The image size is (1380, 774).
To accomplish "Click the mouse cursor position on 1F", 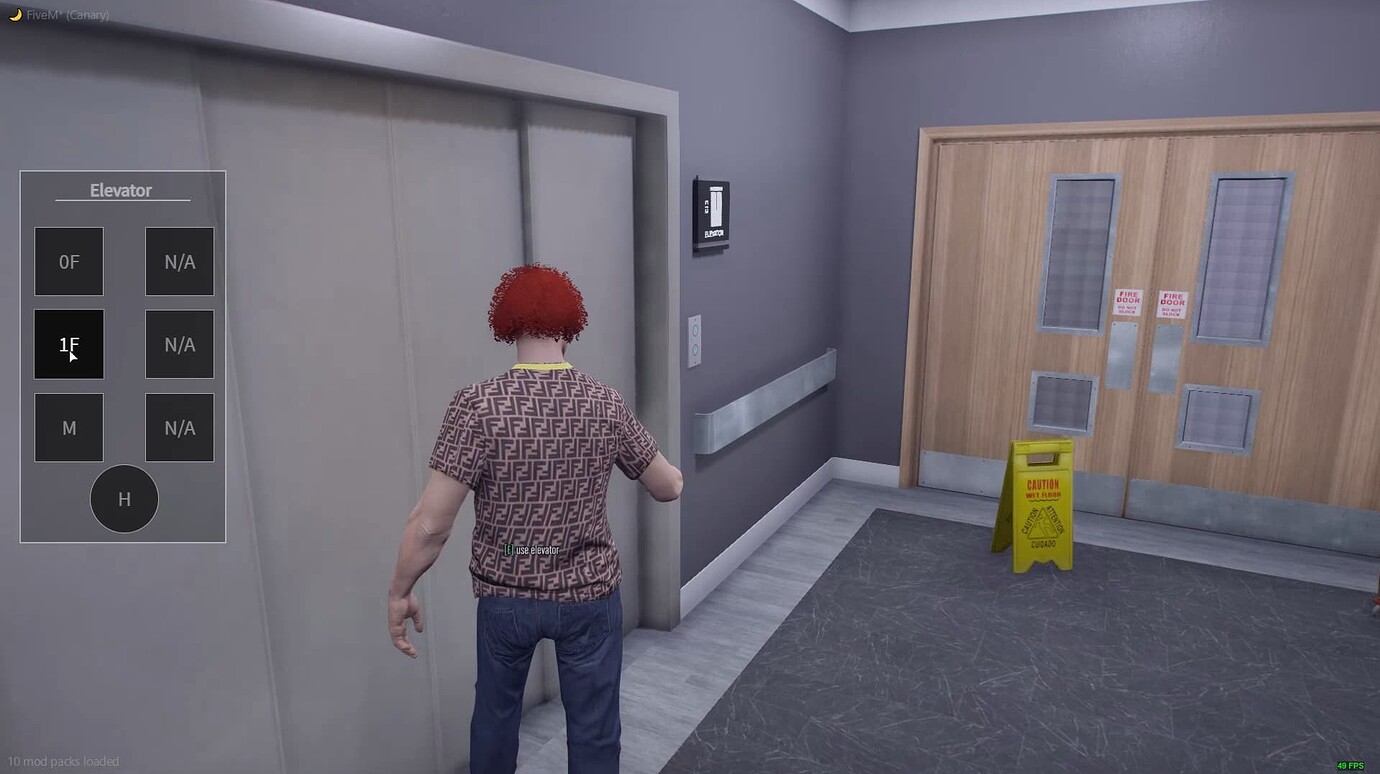I will click(73, 356).
